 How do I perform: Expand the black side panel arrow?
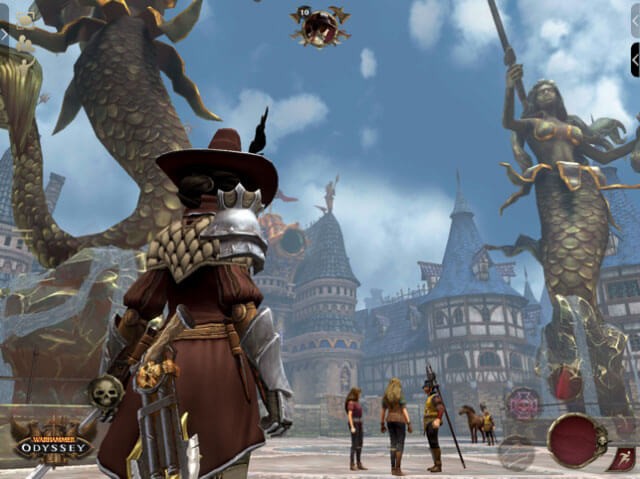point(634,60)
